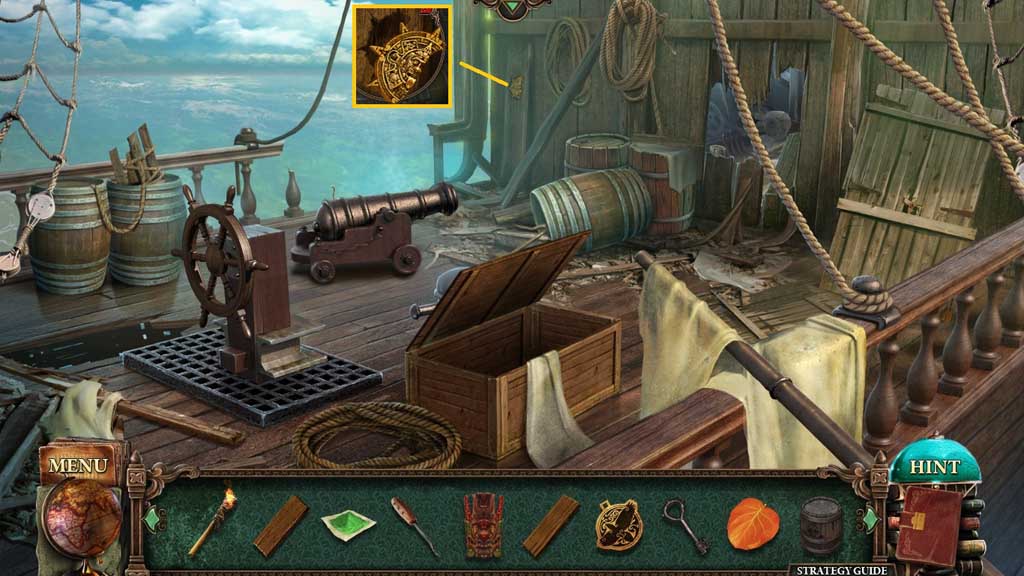The width and height of the screenshot is (1024, 576).
Task: Select the orange leaf item
Action: pyautogui.click(x=752, y=524)
